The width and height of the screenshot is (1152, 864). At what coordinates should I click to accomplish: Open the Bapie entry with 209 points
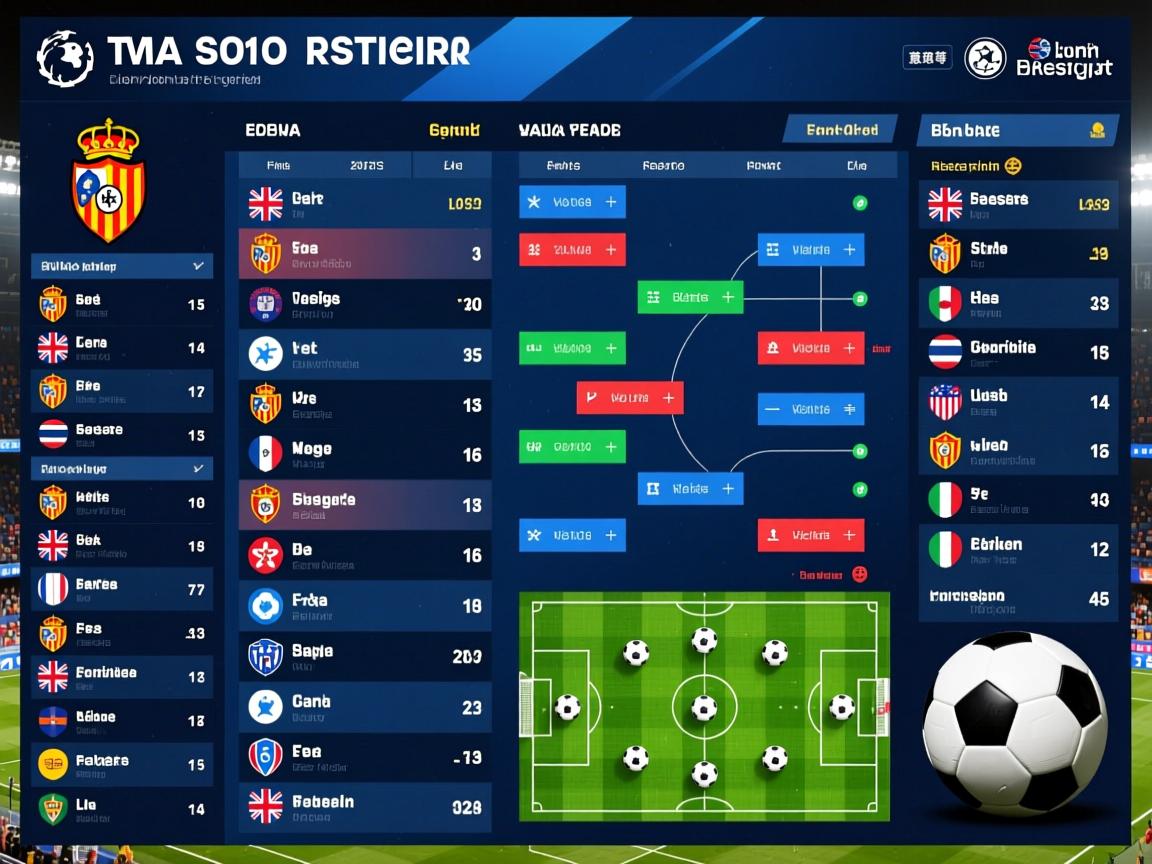pyautogui.click(x=364, y=656)
